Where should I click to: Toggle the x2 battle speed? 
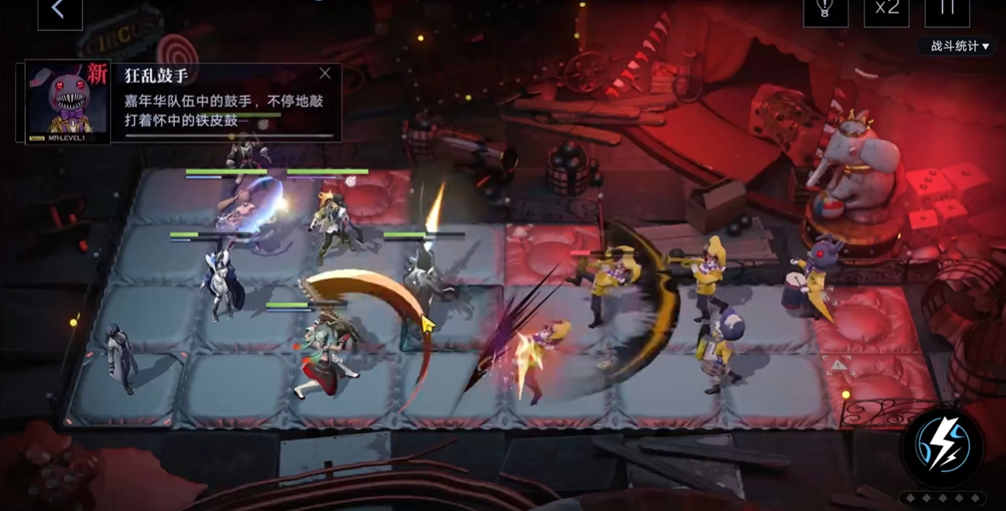click(x=886, y=9)
